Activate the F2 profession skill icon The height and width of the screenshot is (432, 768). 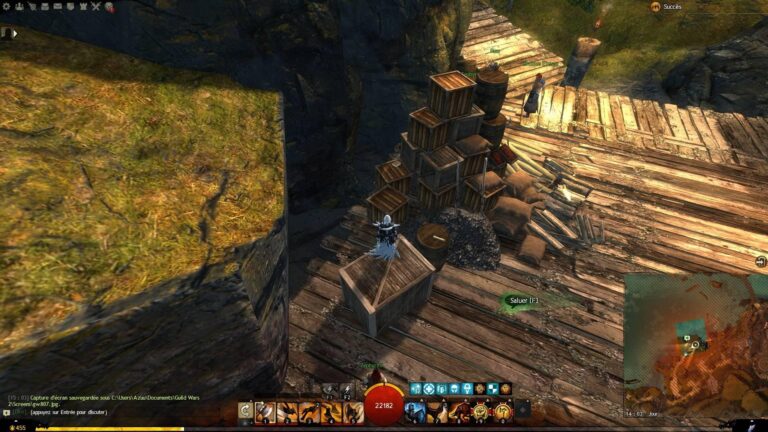tap(347, 390)
